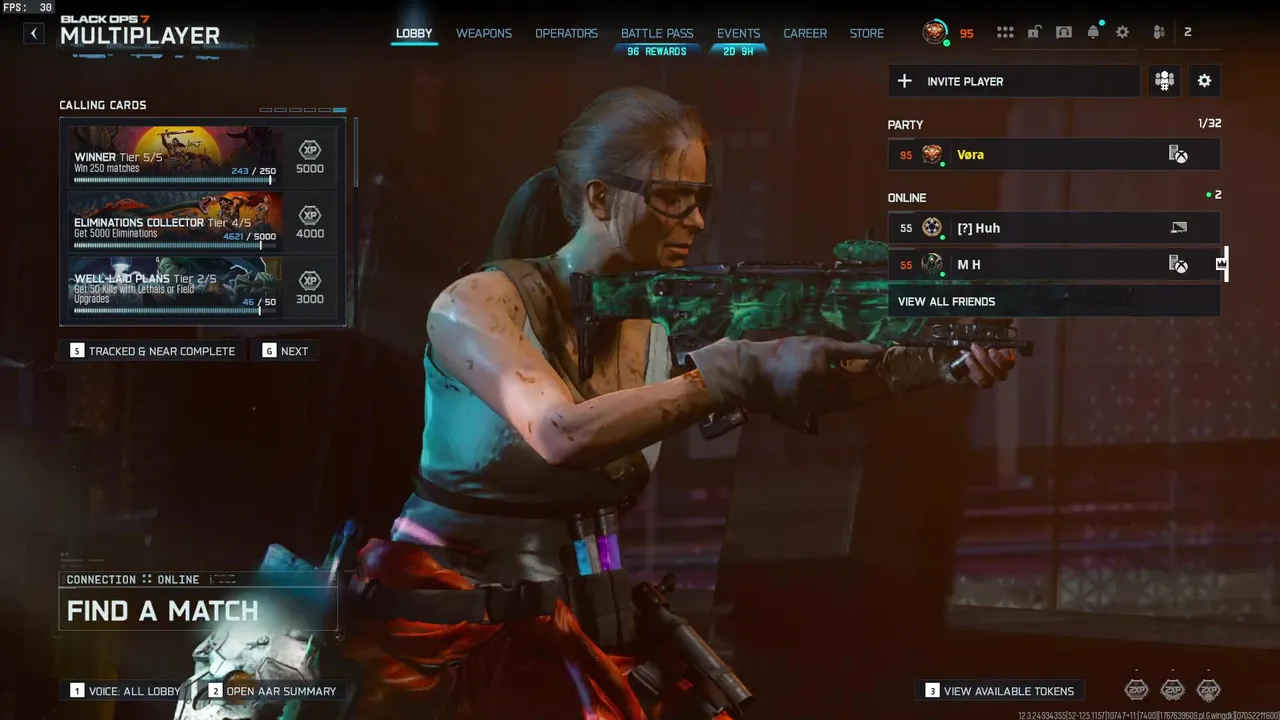Open the grid-dots quick menu icon
1280x720 pixels.
click(1005, 32)
